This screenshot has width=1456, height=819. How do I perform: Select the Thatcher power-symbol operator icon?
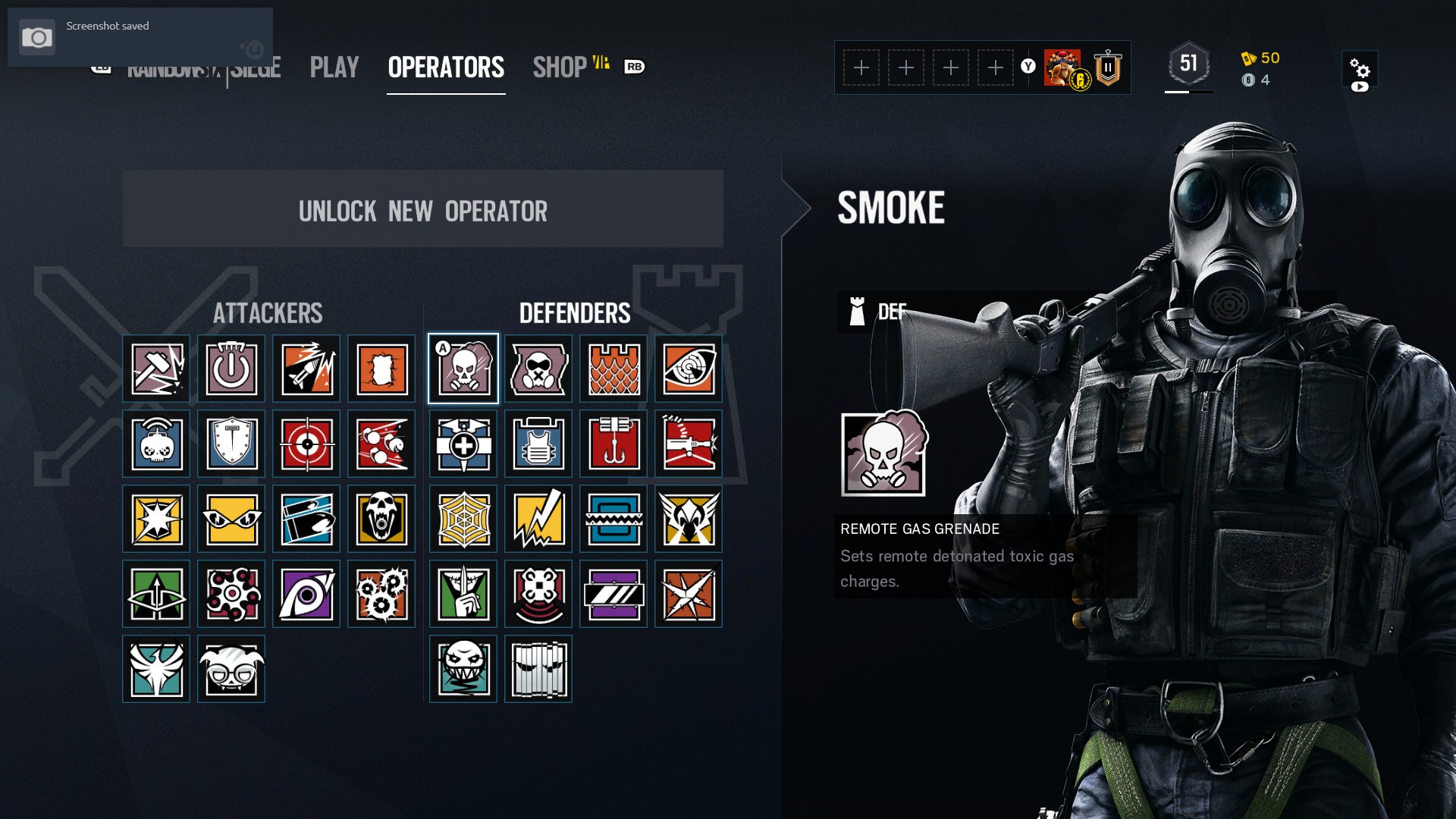pyautogui.click(x=231, y=369)
